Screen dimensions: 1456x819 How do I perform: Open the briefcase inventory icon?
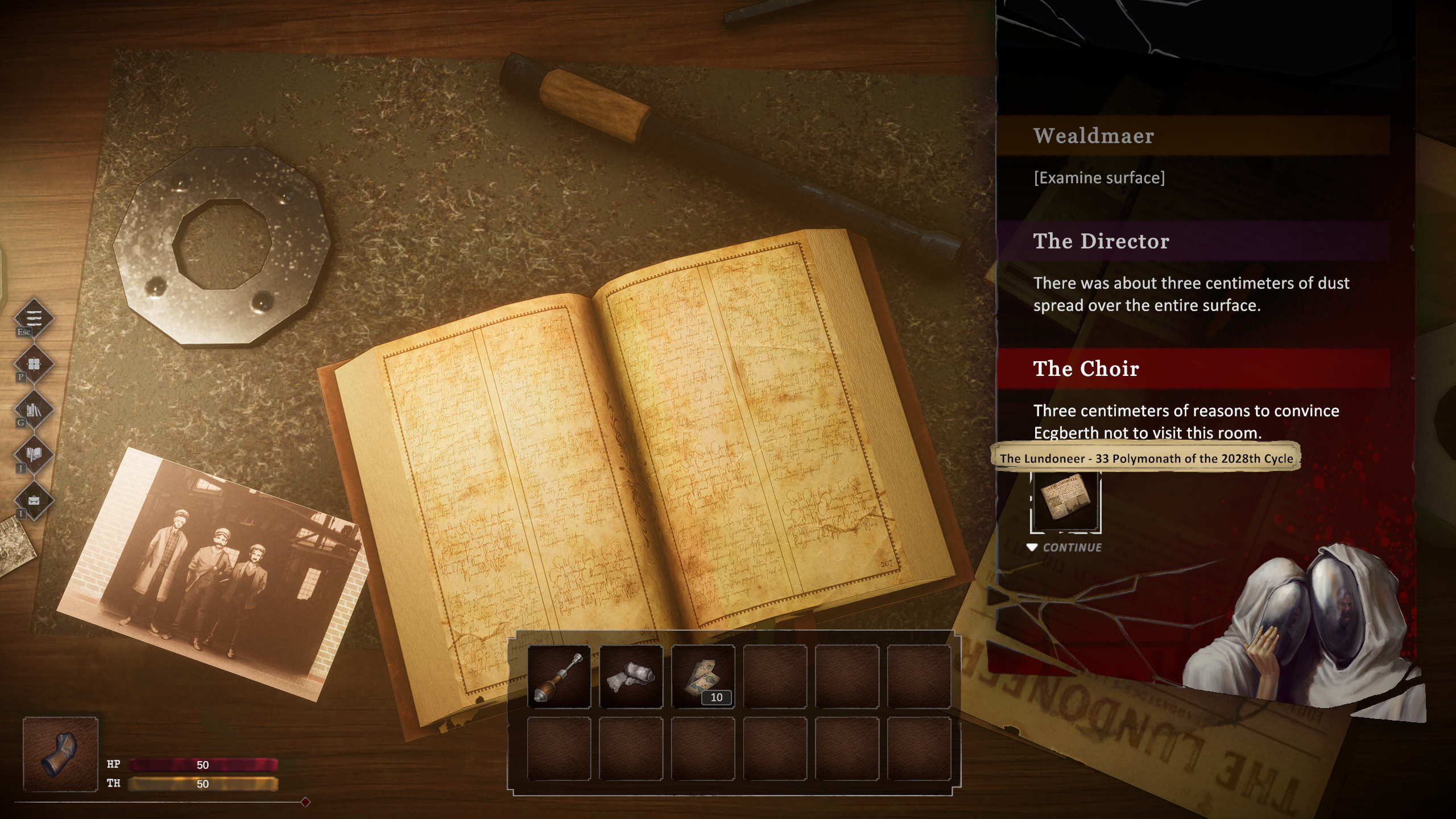[x=34, y=500]
